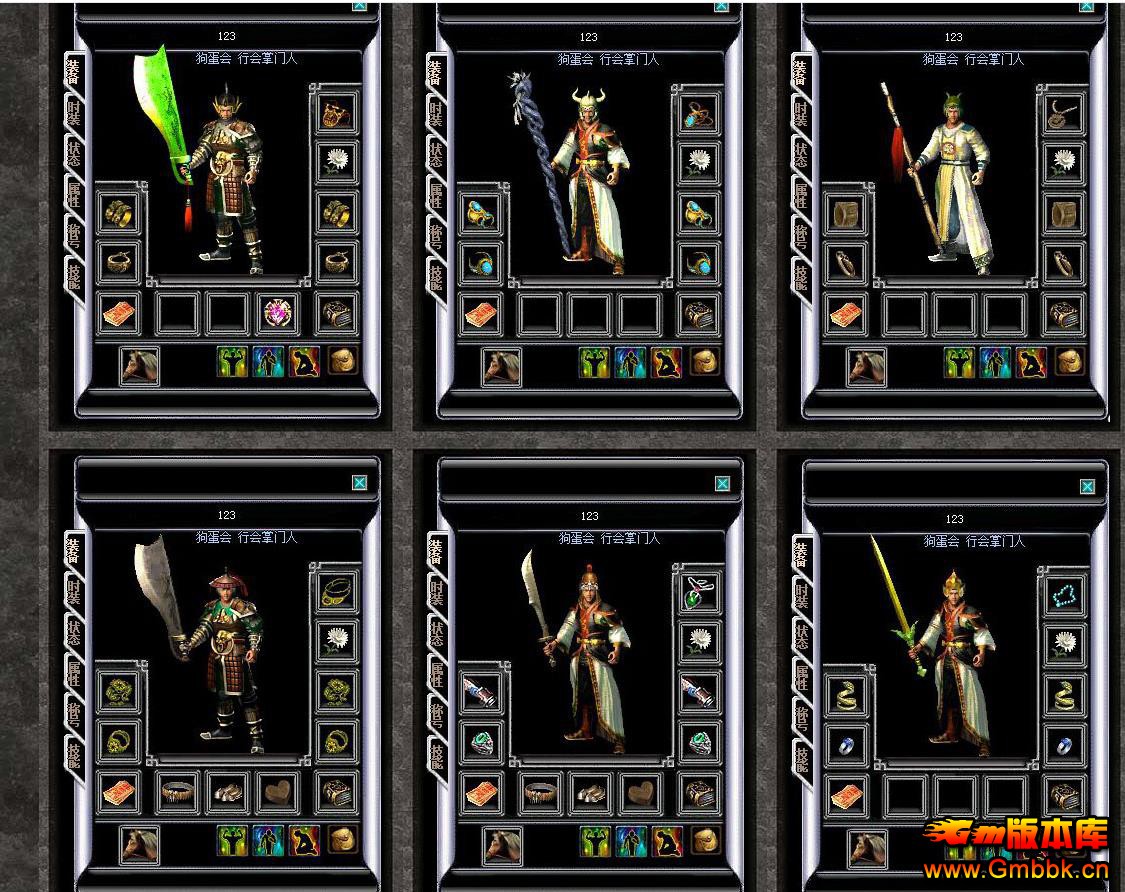Open 技能 tab on the green-glaive warrior's panel
The height and width of the screenshot is (892, 1125).
[74, 275]
